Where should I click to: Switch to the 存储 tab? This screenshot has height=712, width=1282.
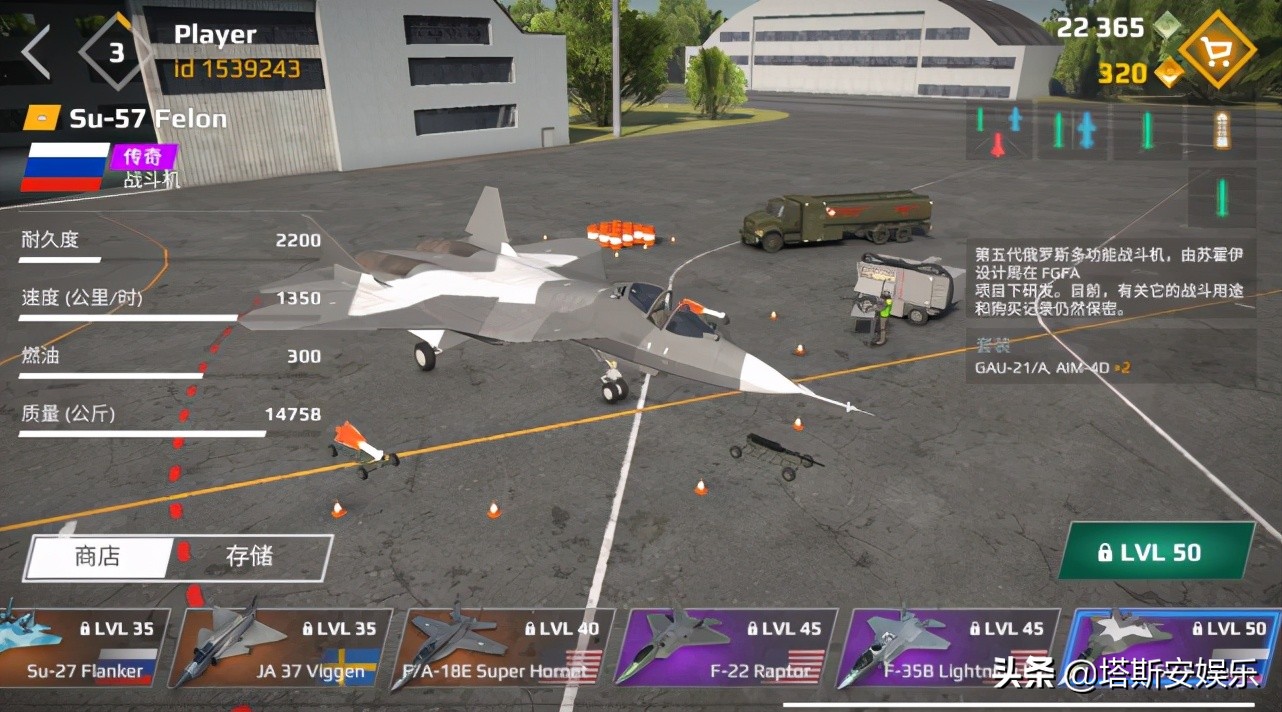(x=249, y=557)
